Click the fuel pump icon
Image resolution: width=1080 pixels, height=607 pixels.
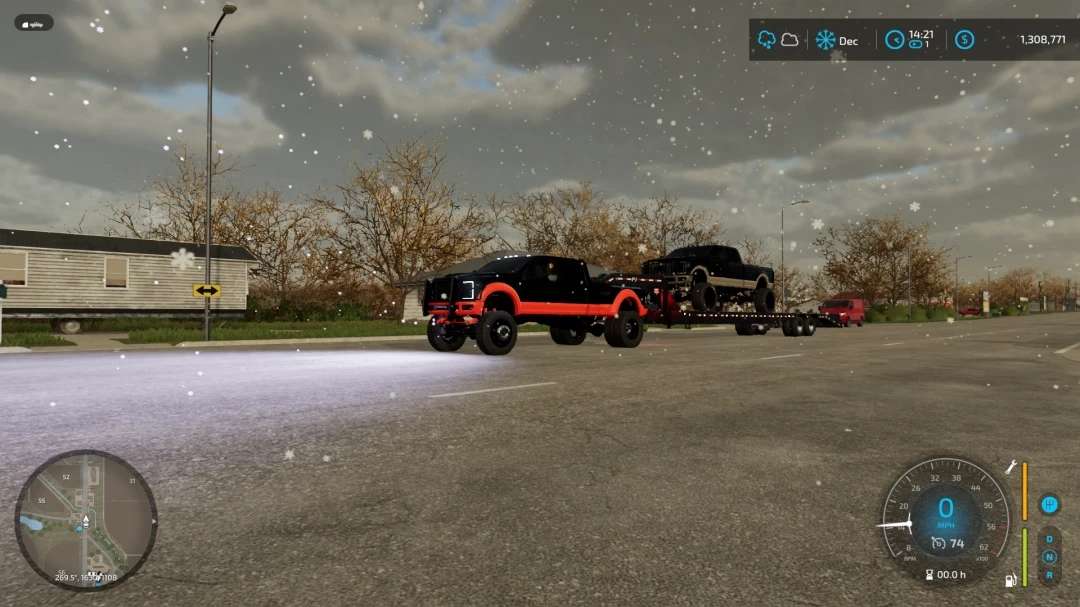(1011, 579)
